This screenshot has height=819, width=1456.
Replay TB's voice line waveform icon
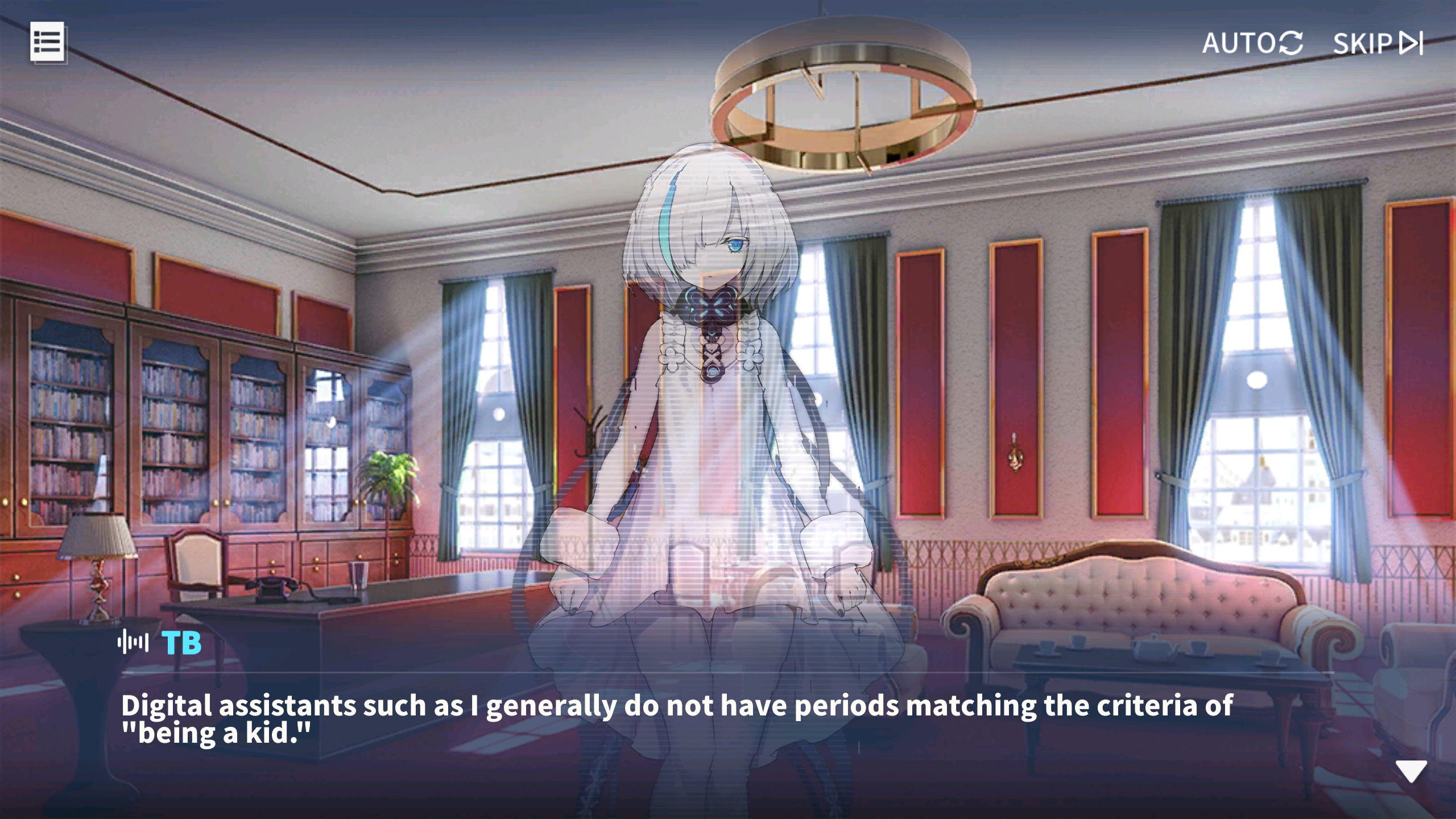click(133, 643)
